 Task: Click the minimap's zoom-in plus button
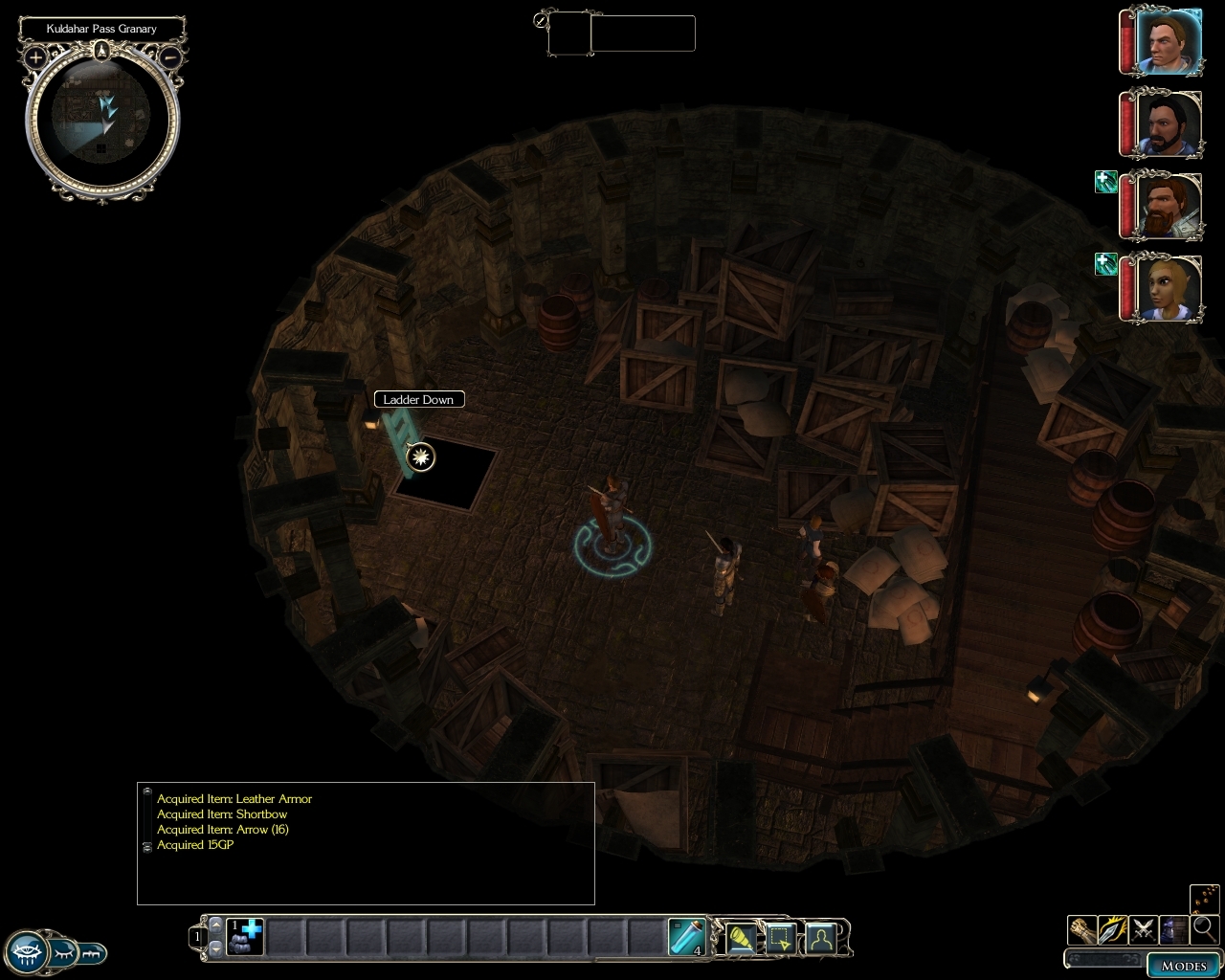pyautogui.click(x=35, y=57)
